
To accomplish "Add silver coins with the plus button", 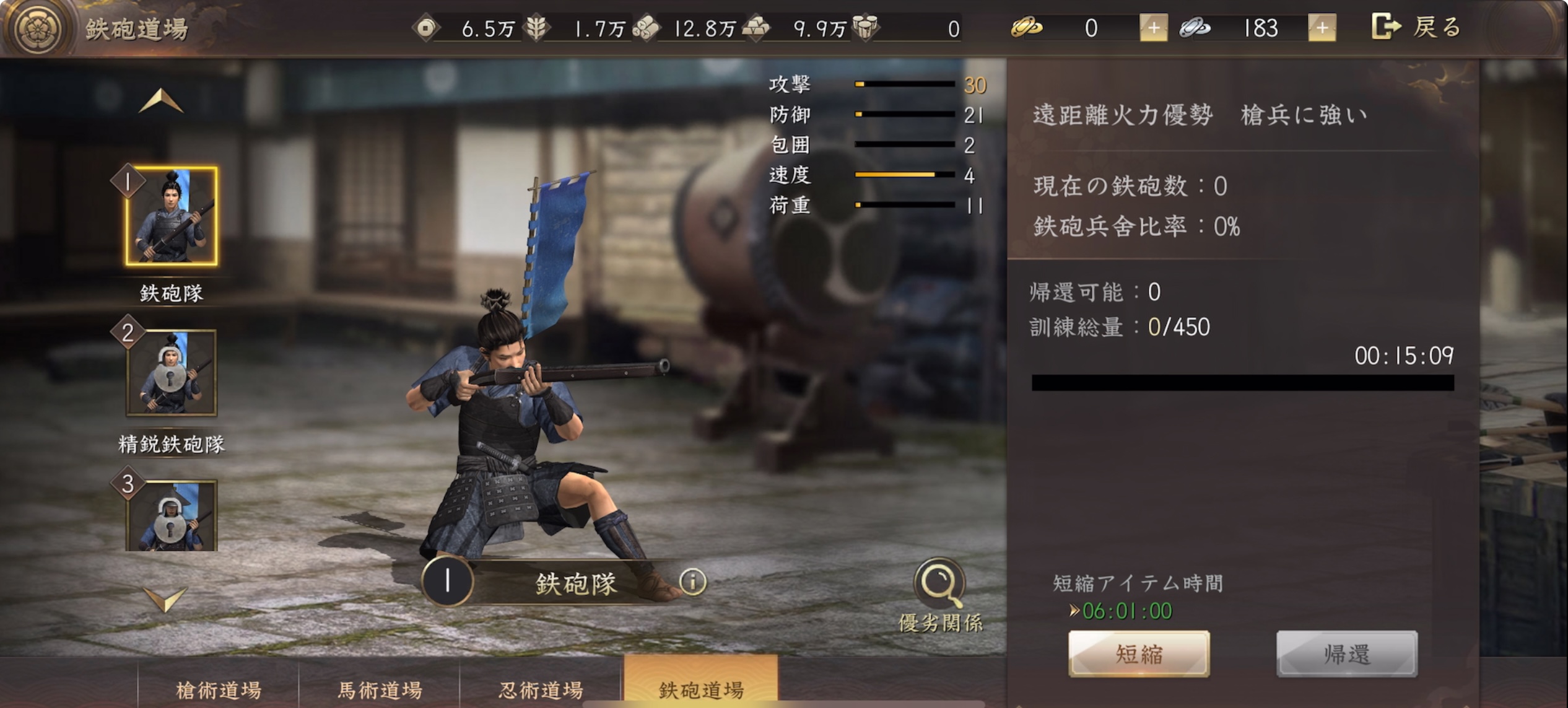I will (x=1322, y=28).
